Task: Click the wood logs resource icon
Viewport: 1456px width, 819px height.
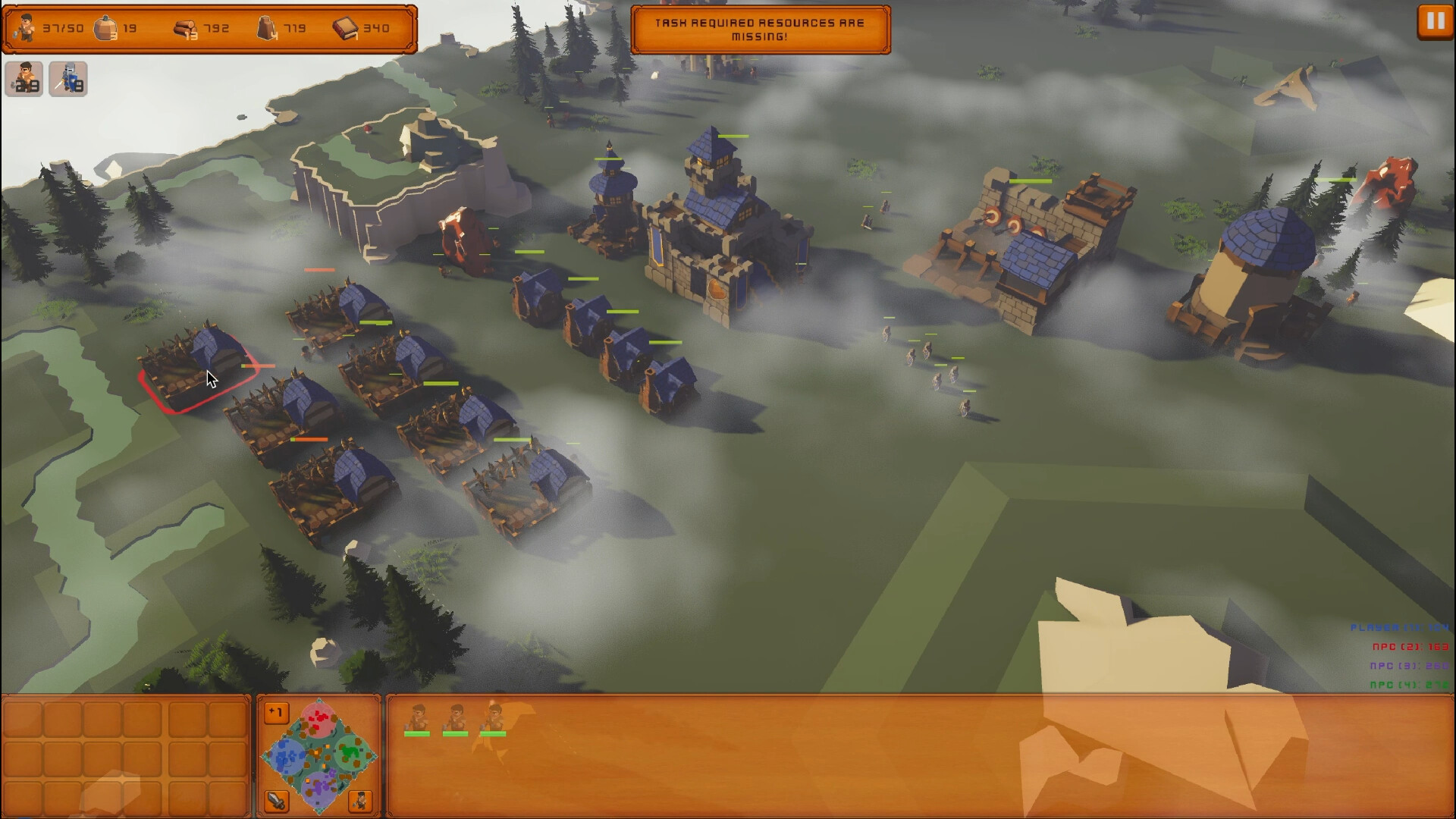Action: pyautogui.click(x=184, y=27)
